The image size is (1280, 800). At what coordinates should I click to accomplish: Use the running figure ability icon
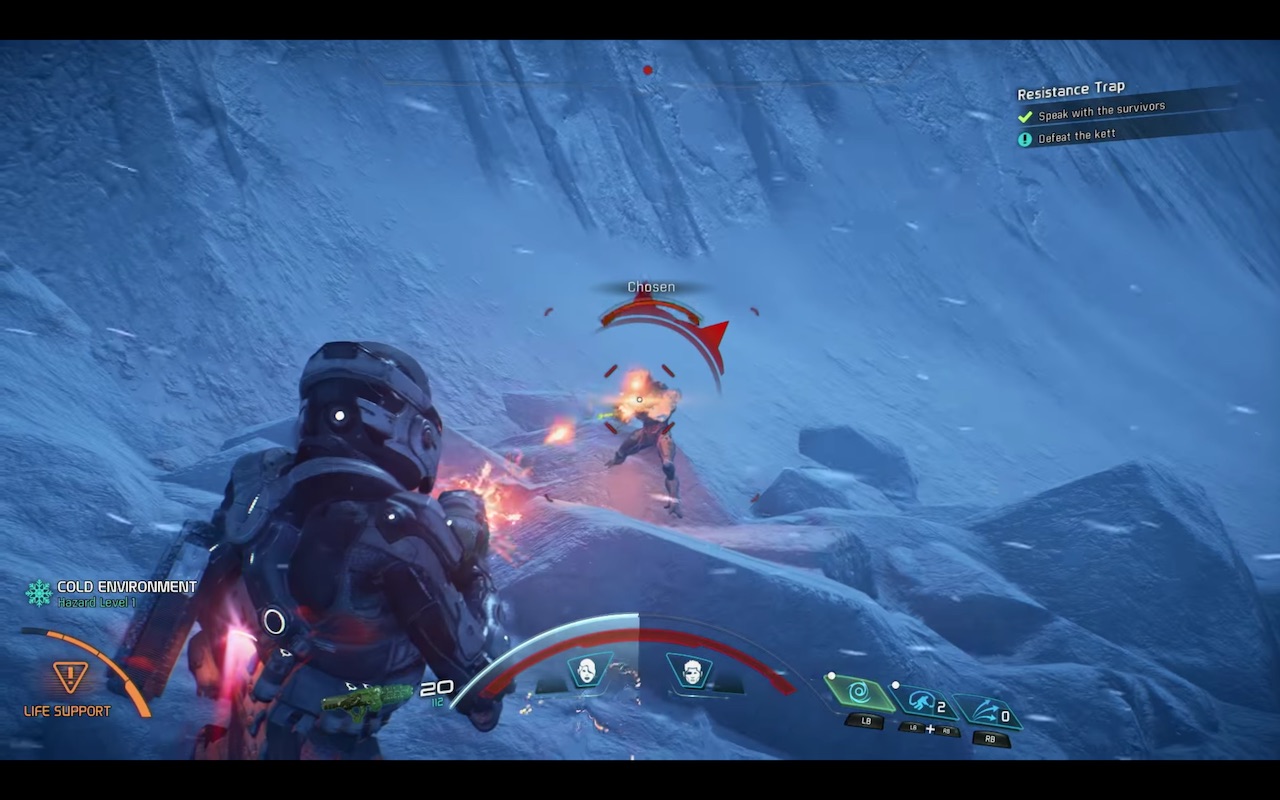[923, 702]
